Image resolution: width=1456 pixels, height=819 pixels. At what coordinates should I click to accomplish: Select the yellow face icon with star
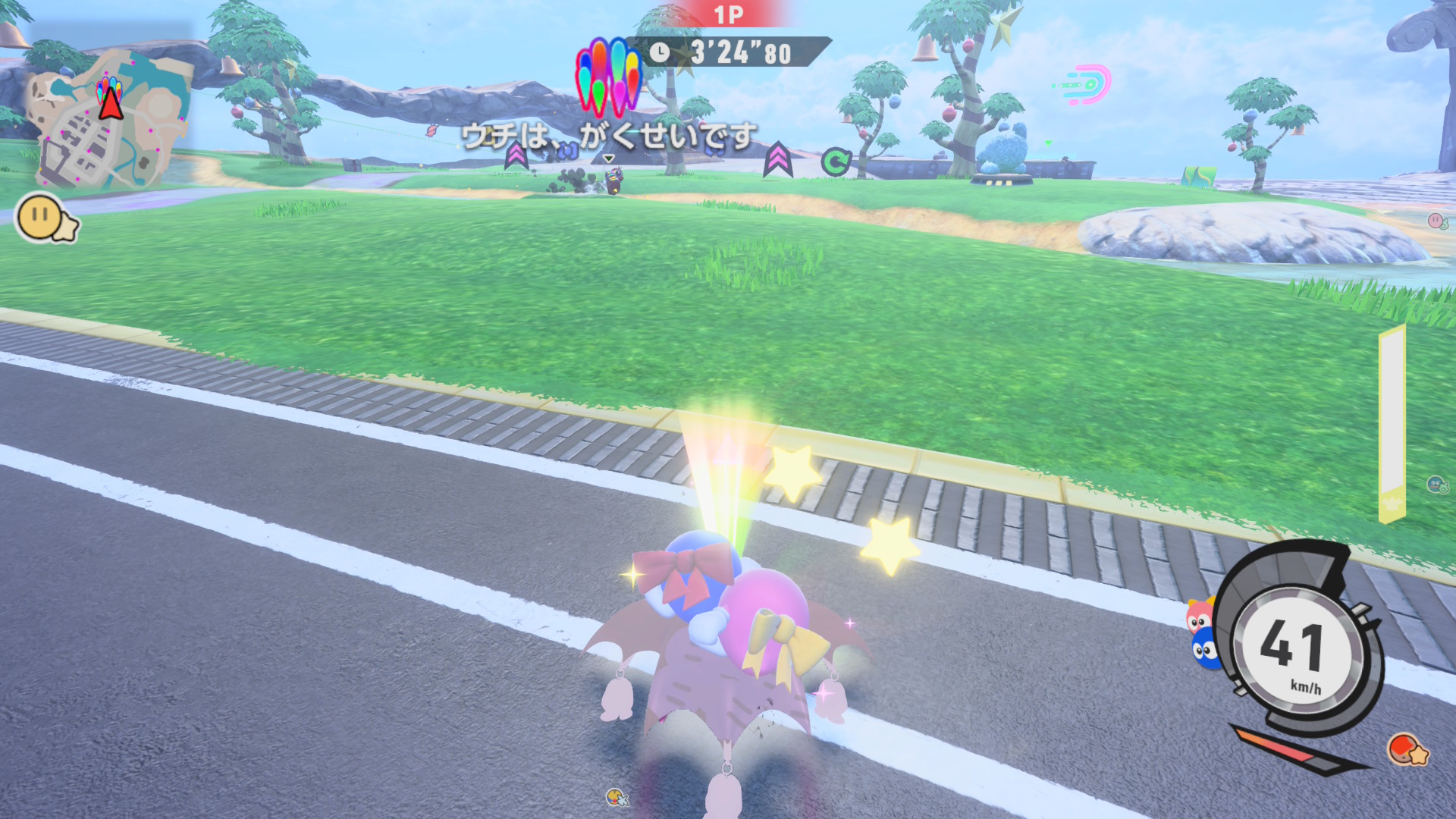47,219
